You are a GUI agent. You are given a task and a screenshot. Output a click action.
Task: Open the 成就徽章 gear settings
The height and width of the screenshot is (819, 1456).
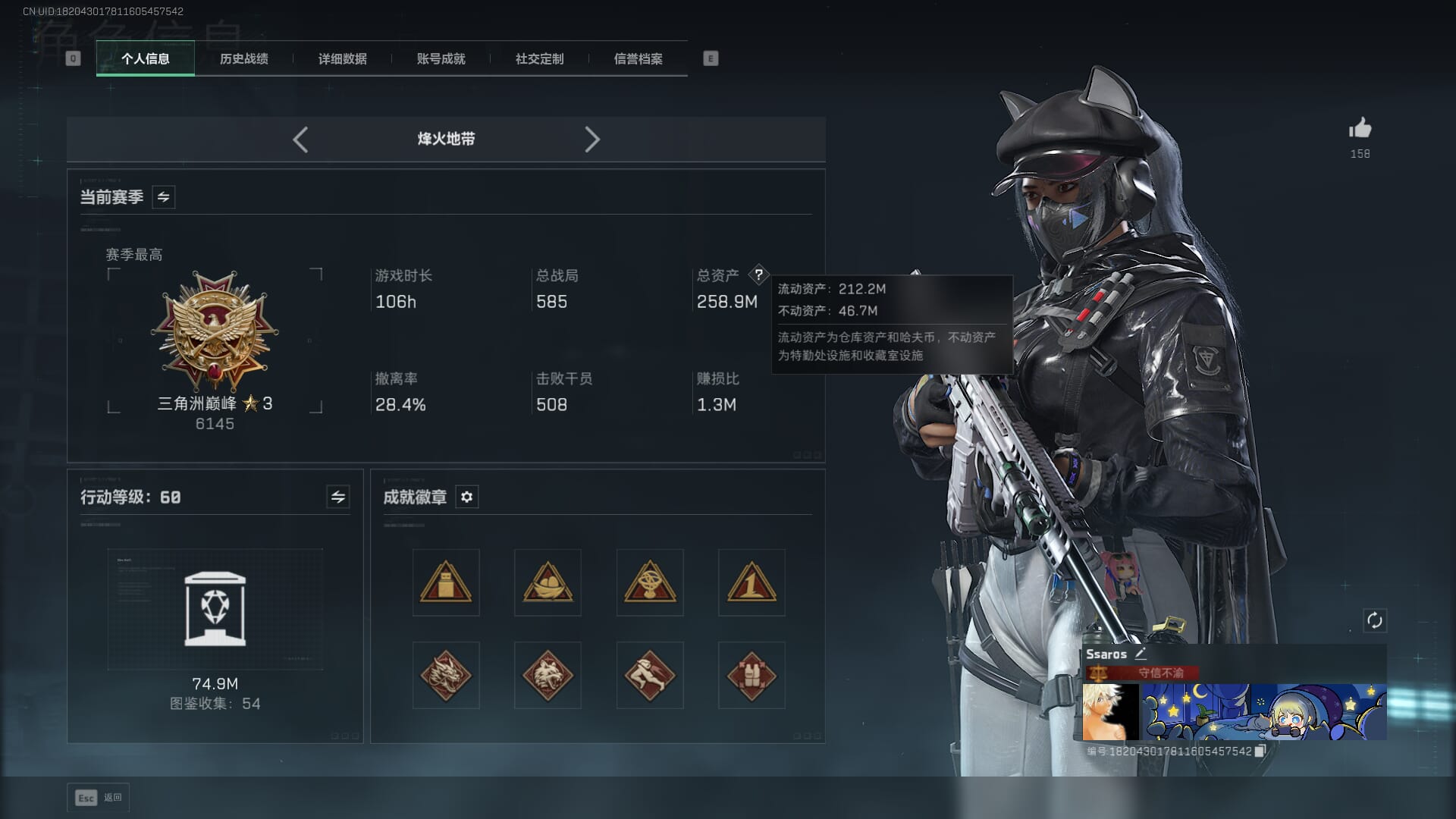(x=466, y=497)
